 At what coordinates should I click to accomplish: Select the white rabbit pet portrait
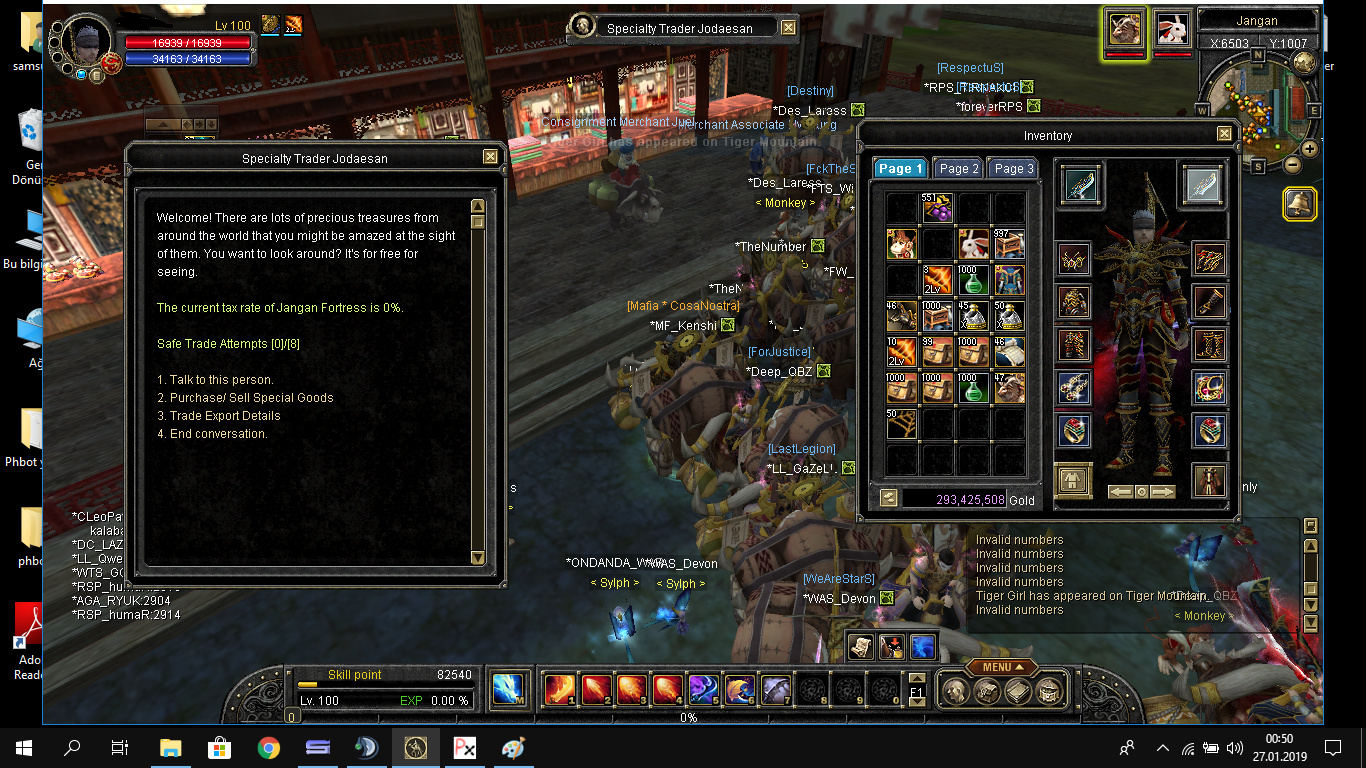(x=1173, y=29)
